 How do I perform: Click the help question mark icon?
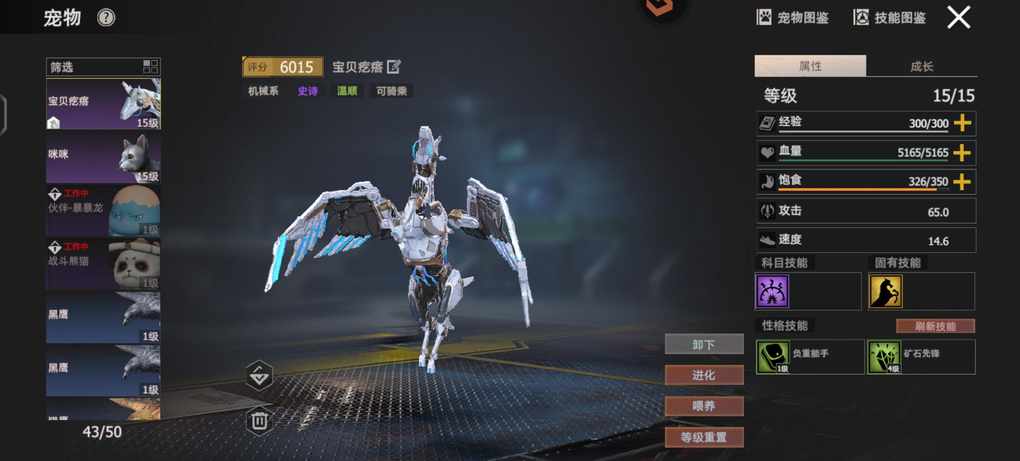[x=106, y=17]
